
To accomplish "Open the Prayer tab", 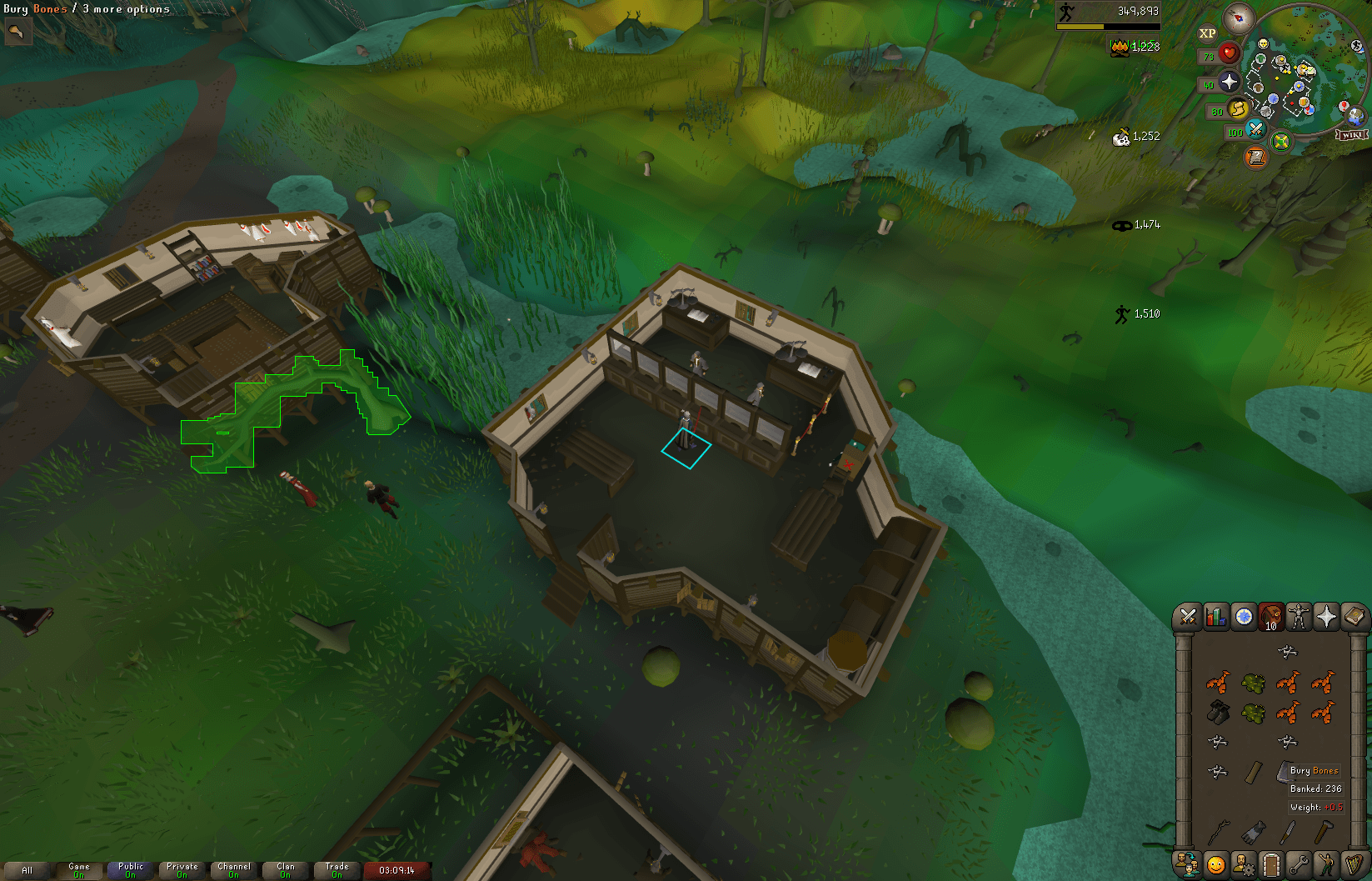I will [1328, 618].
